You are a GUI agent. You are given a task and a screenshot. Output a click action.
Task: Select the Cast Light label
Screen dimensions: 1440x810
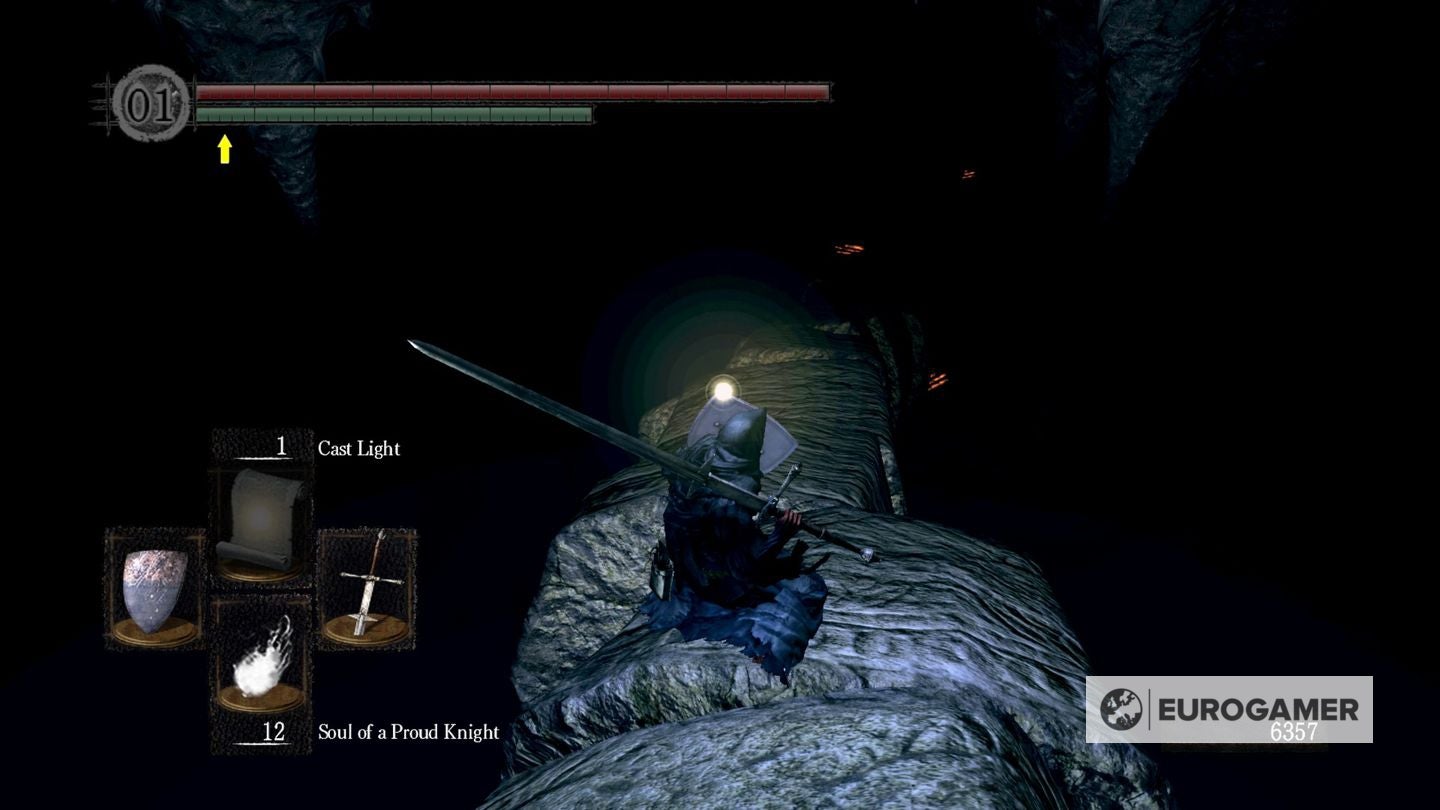click(x=357, y=449)
